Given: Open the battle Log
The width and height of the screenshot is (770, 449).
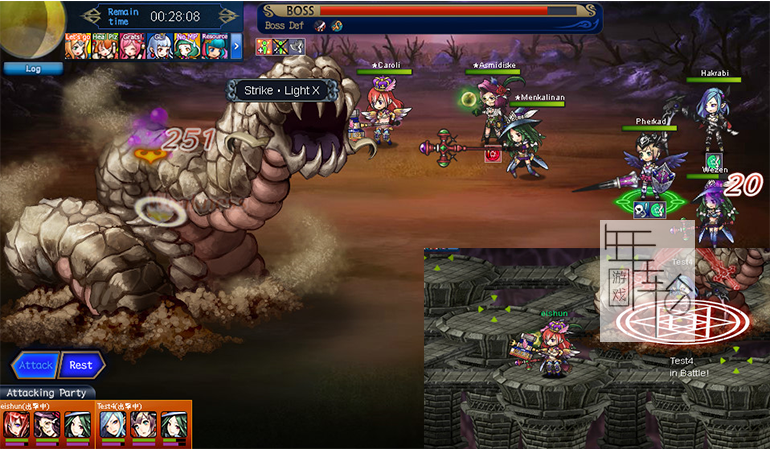Looking at the screenshot, I should 33,69.
